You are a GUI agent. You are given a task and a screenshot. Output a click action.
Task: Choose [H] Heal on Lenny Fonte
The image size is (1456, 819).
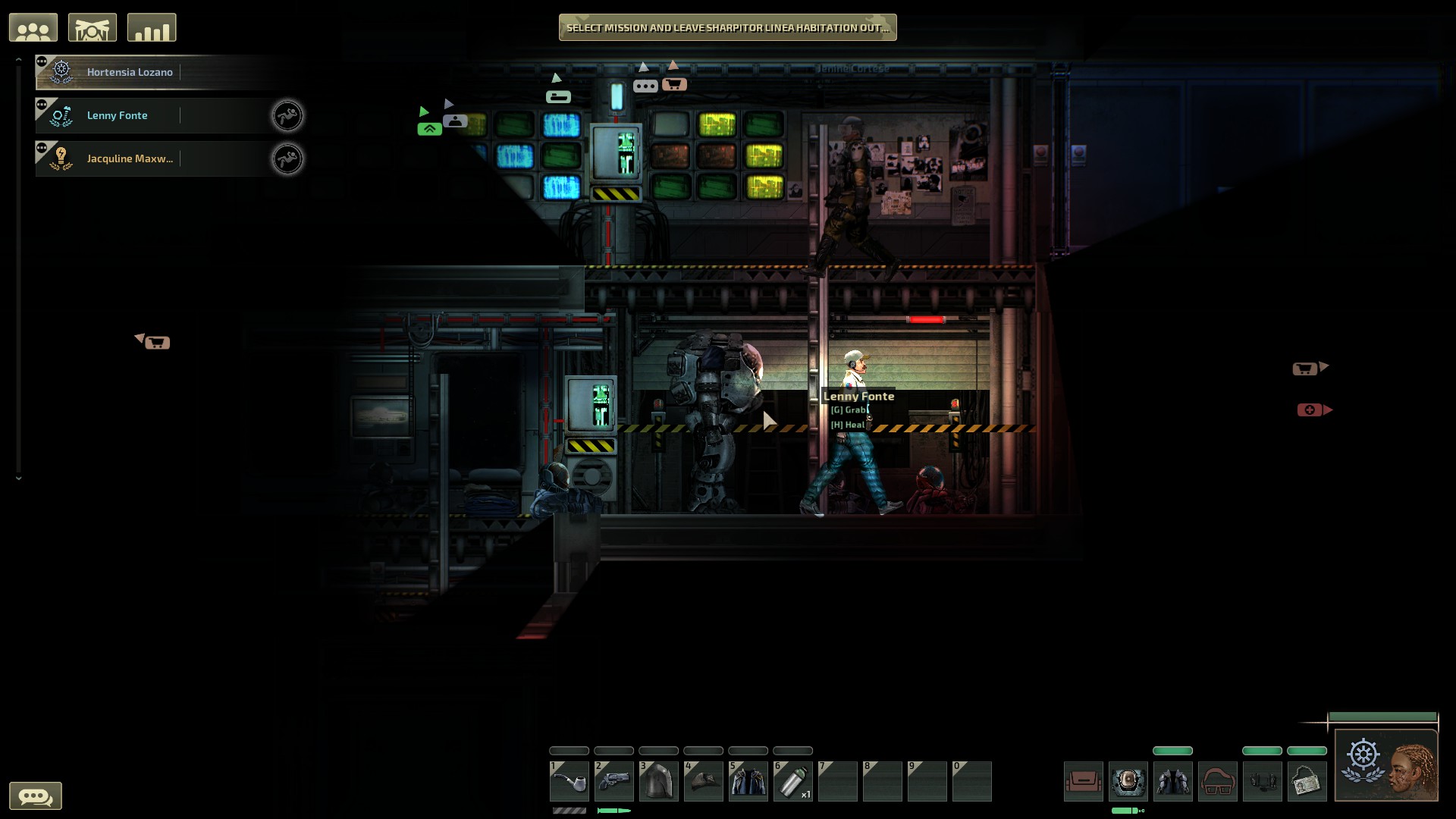coord(847,424)
